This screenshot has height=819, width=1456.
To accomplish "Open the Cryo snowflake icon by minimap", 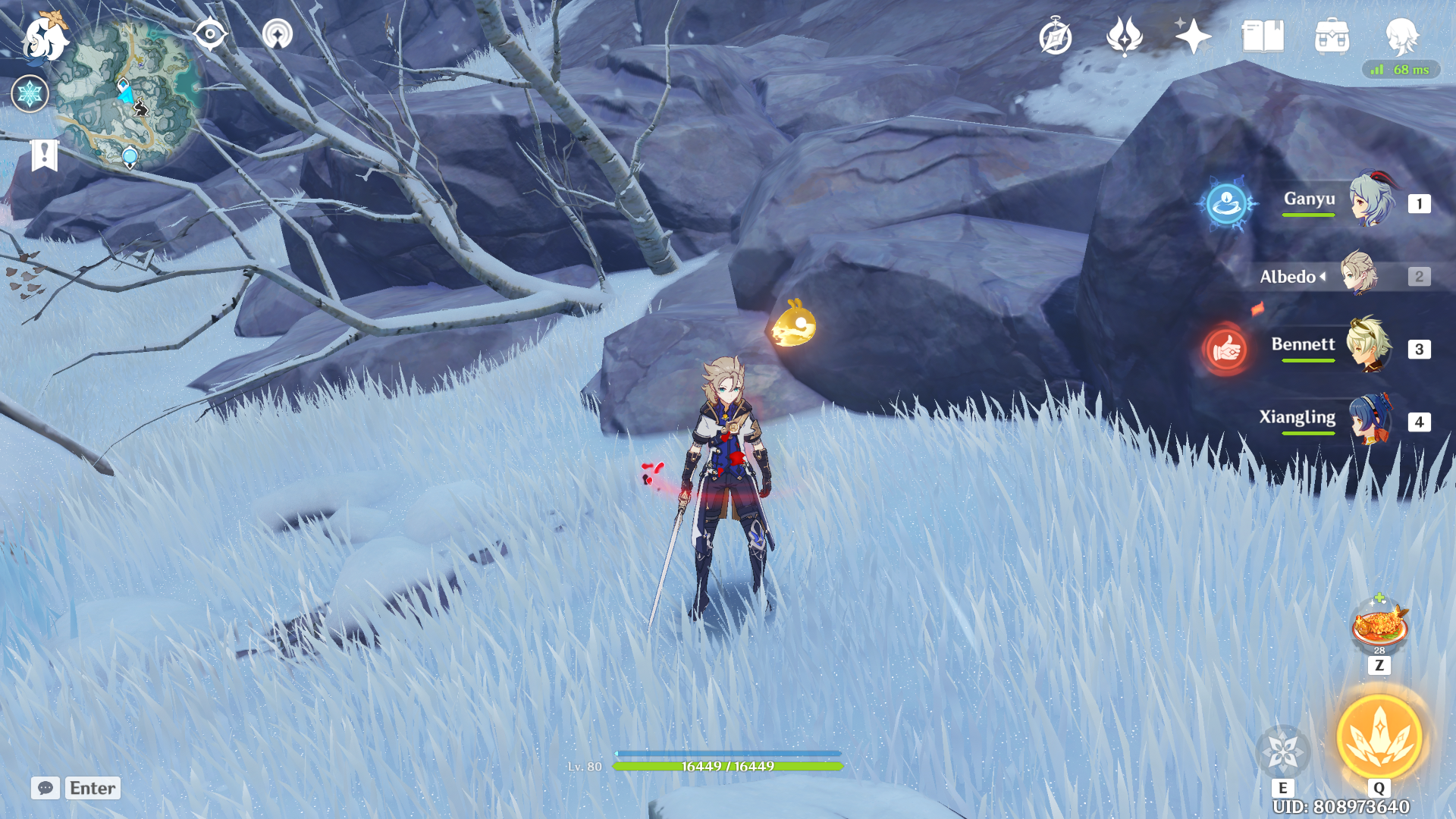I will point(30,94).
